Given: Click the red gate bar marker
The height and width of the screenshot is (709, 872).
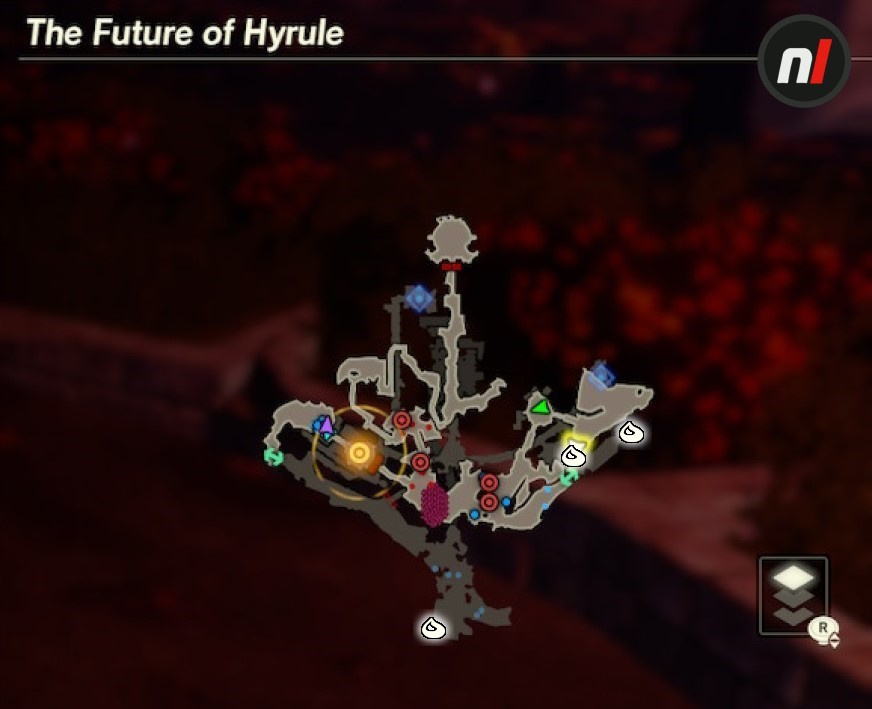Looking at the screenshot, I should [451, 267].
